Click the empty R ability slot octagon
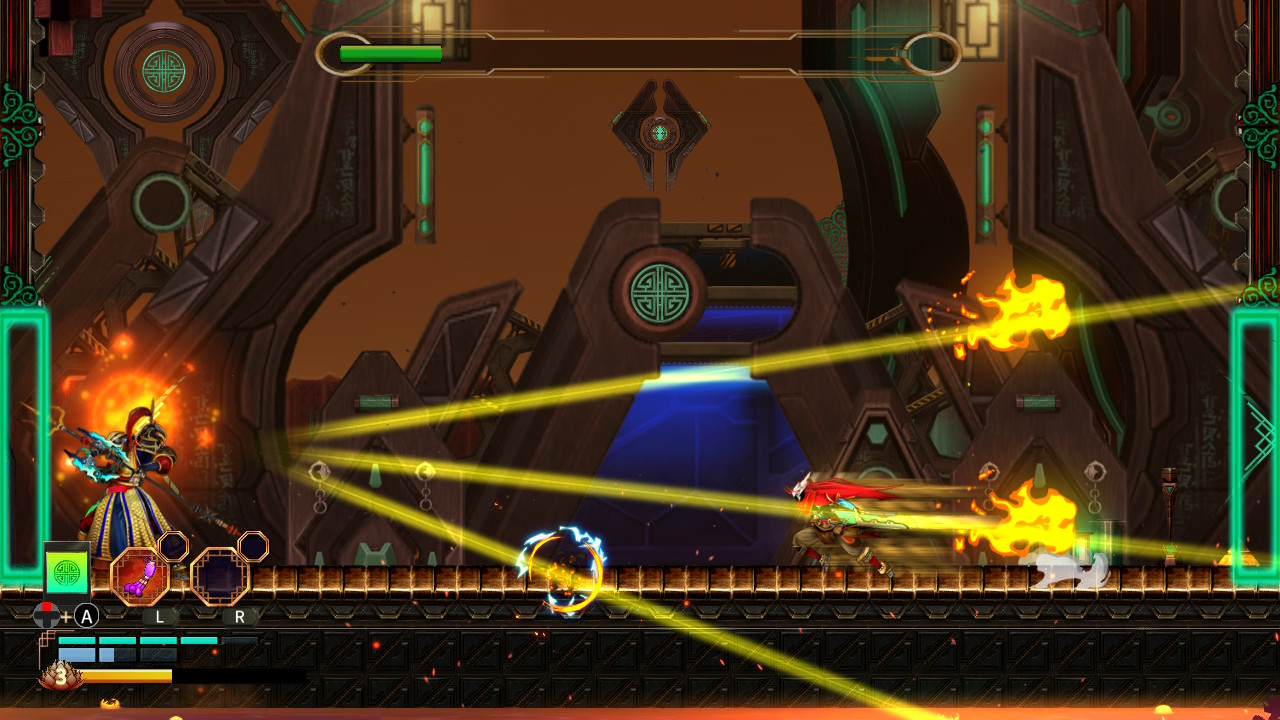Image resolution: width=1280 pixels, height=720 pixels. [x=220, y=575]
